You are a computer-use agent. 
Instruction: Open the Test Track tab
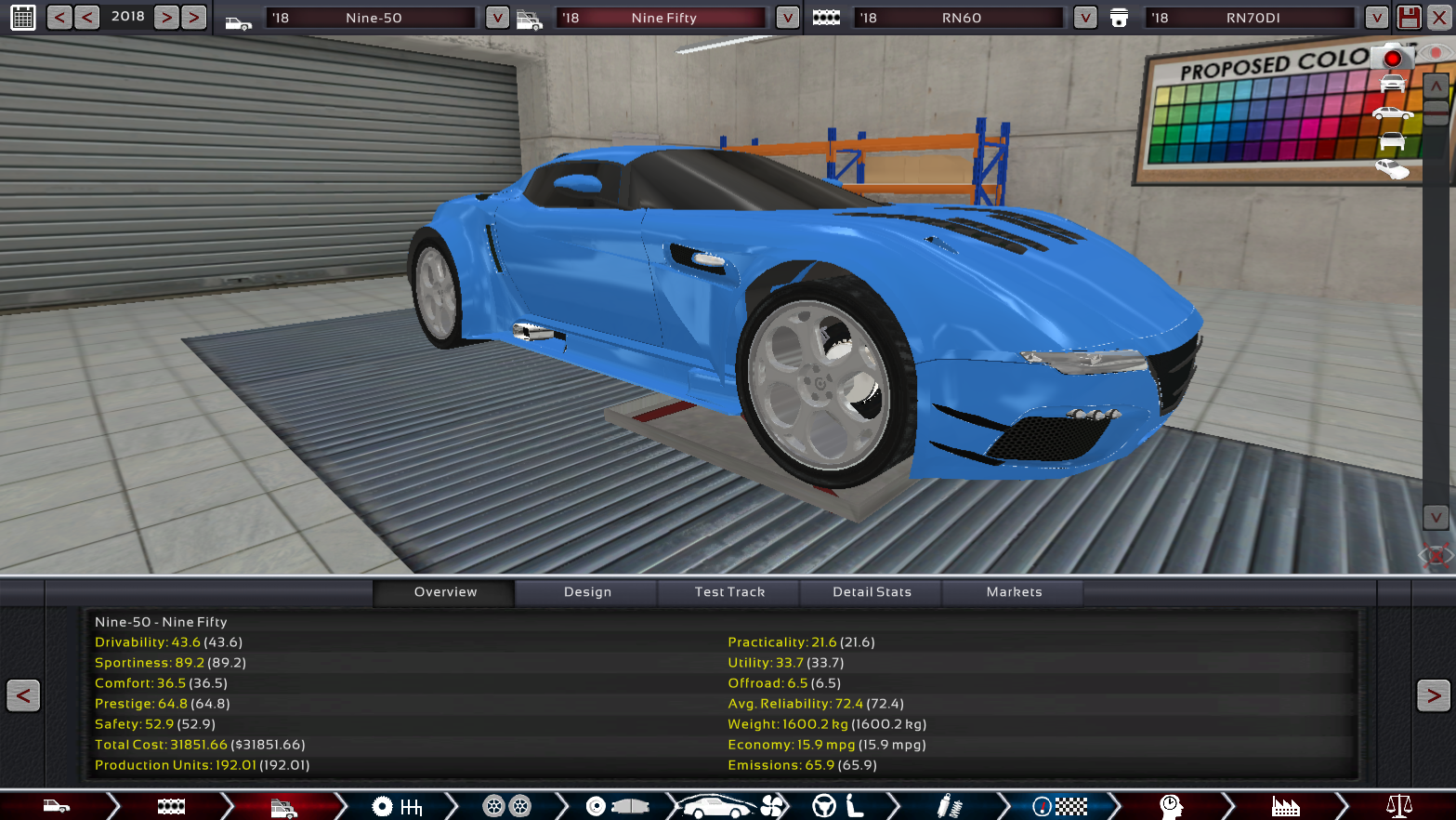point(729,592)
